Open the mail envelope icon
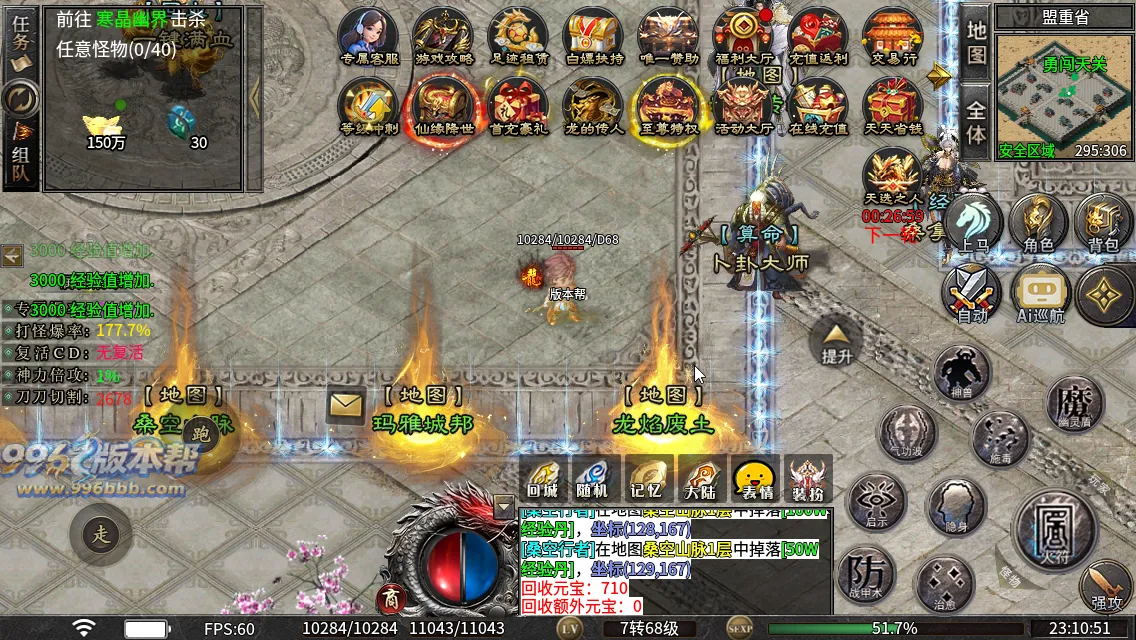 (345, 405)
